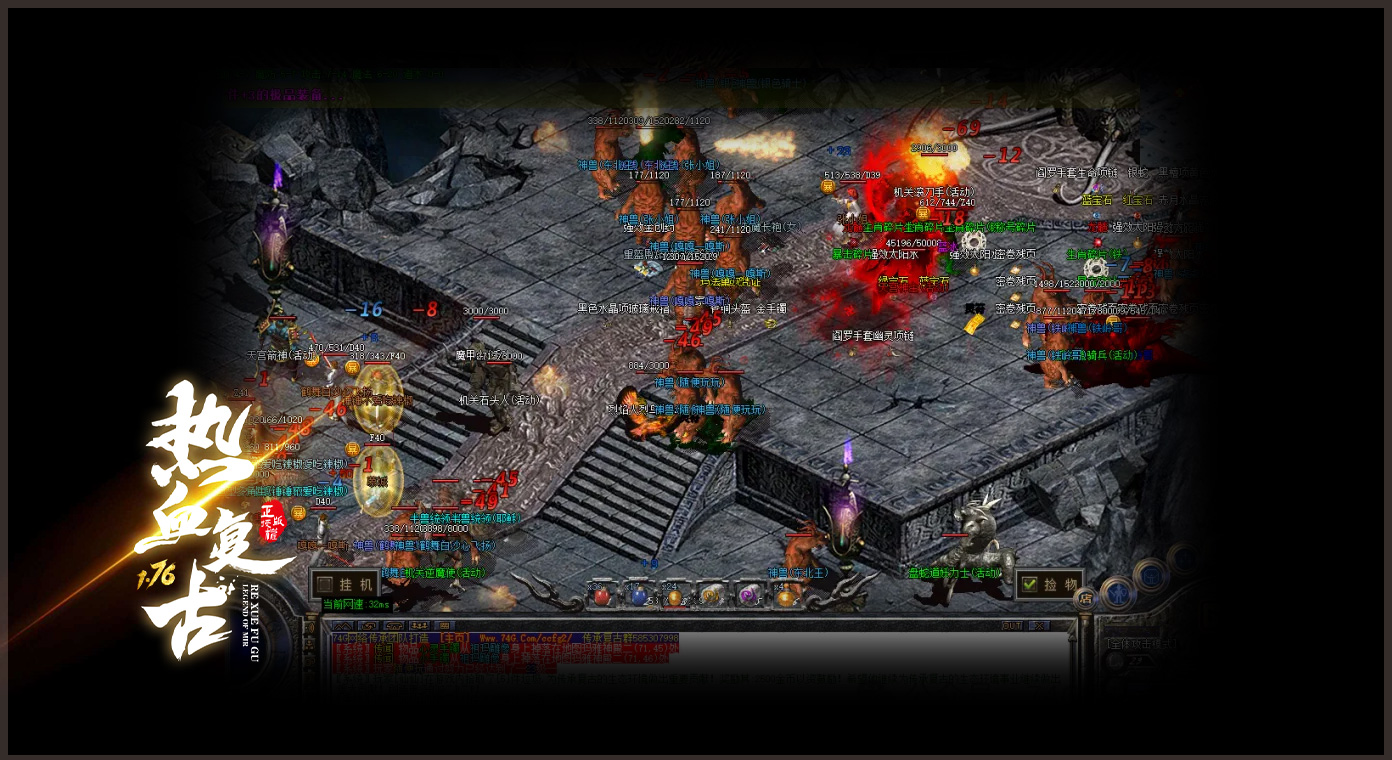This screenshot has width=1392, height=760.
Task: Click the OUT button above the chat
Action: (1012, 626)
